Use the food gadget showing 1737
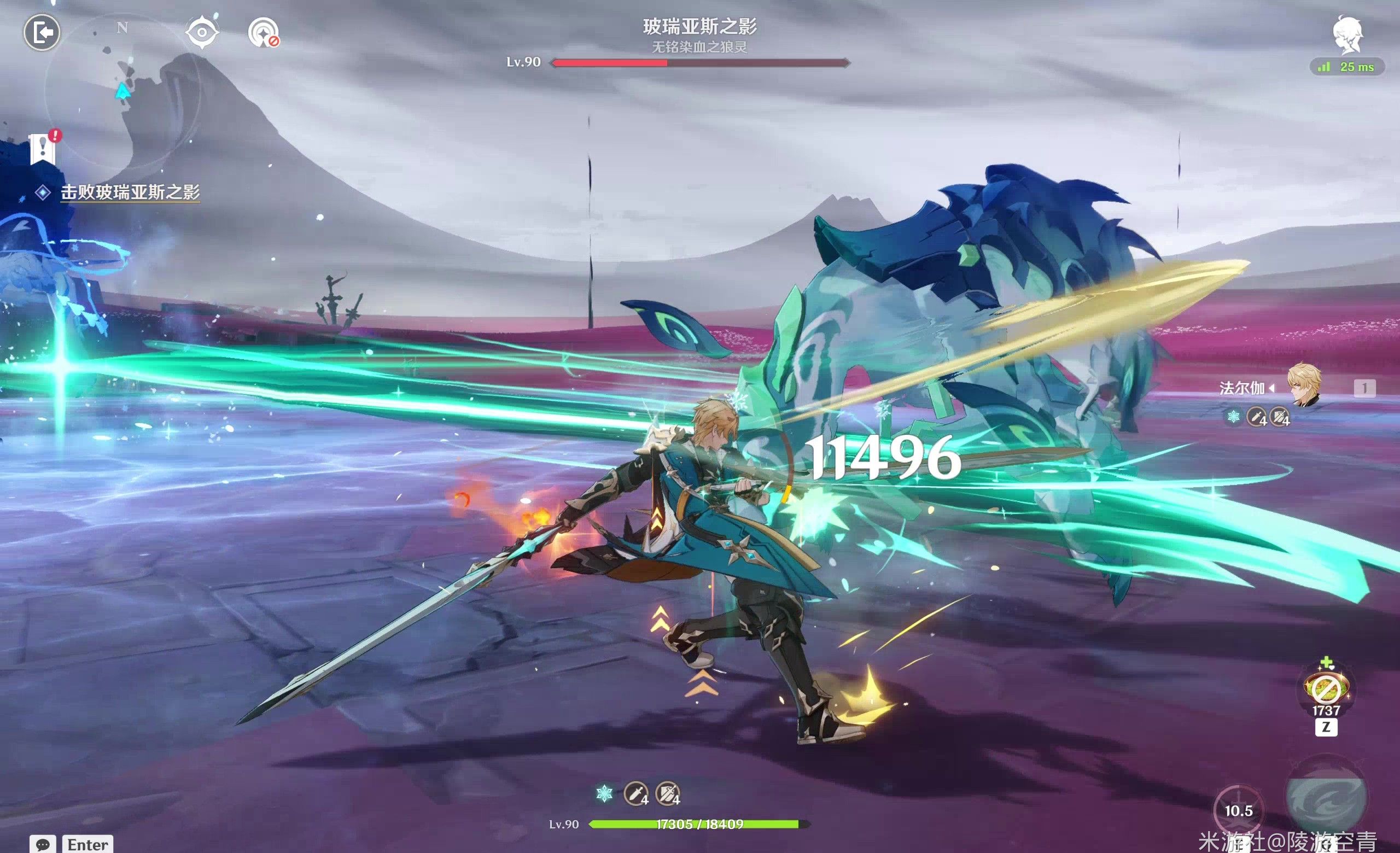1400x853 pixels. [1326, 690]
